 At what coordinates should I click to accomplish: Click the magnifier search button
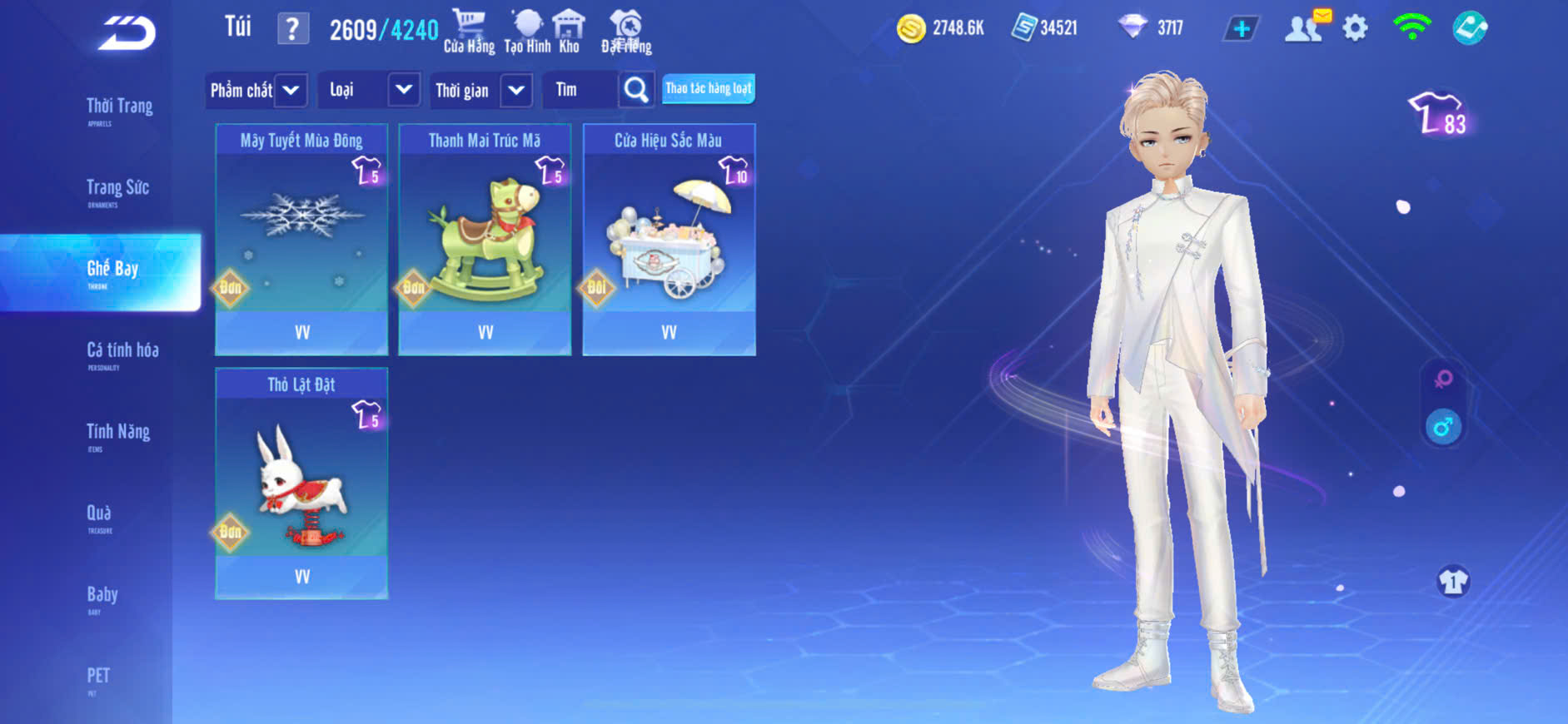pyautogui.click(x=636, y=90)
